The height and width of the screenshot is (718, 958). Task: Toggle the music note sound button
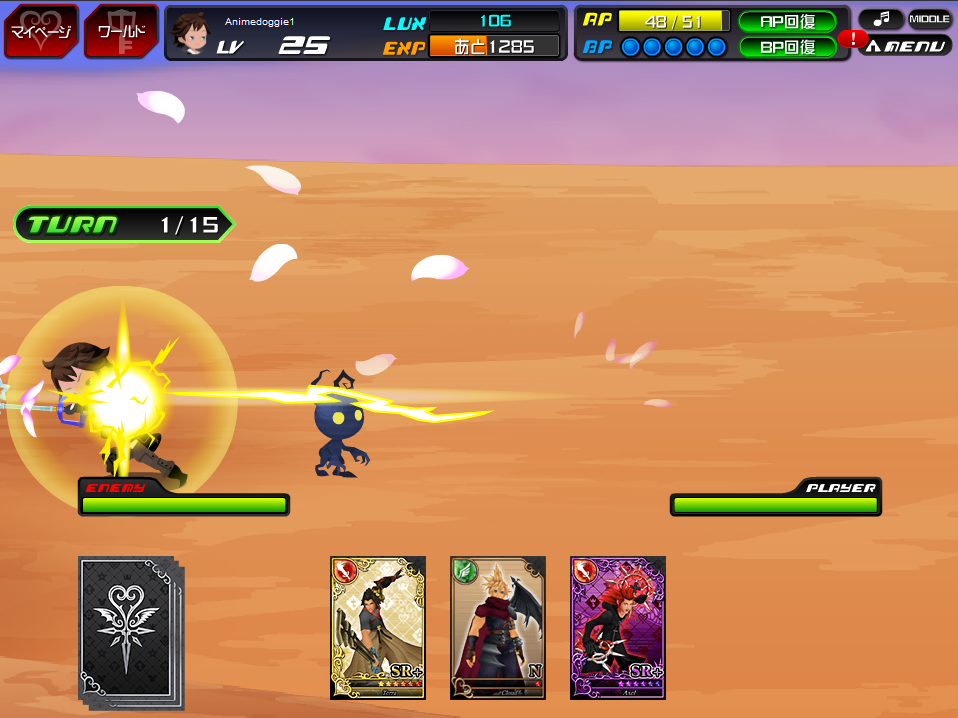(x=880, y=19)
